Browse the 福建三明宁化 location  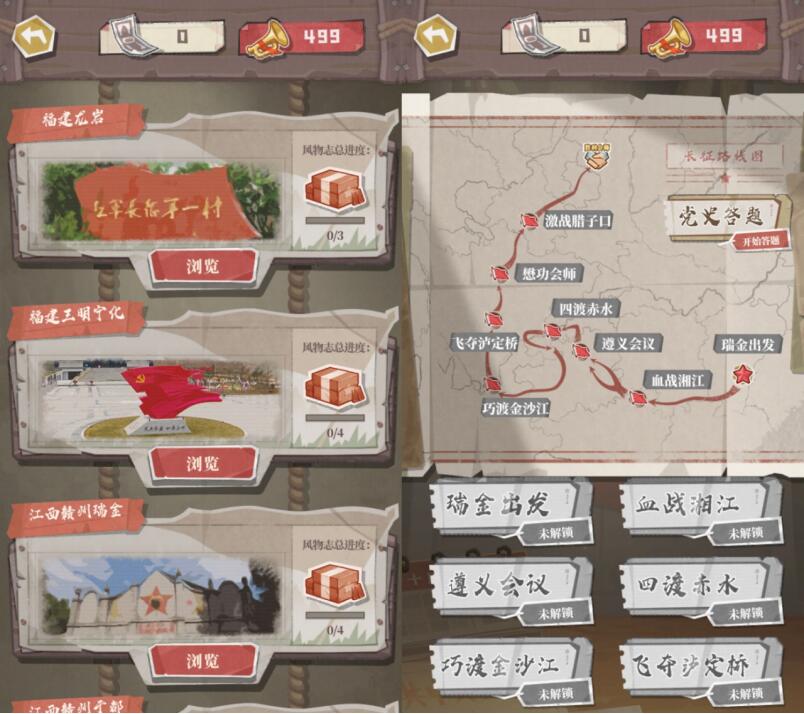tap(203, 463)
